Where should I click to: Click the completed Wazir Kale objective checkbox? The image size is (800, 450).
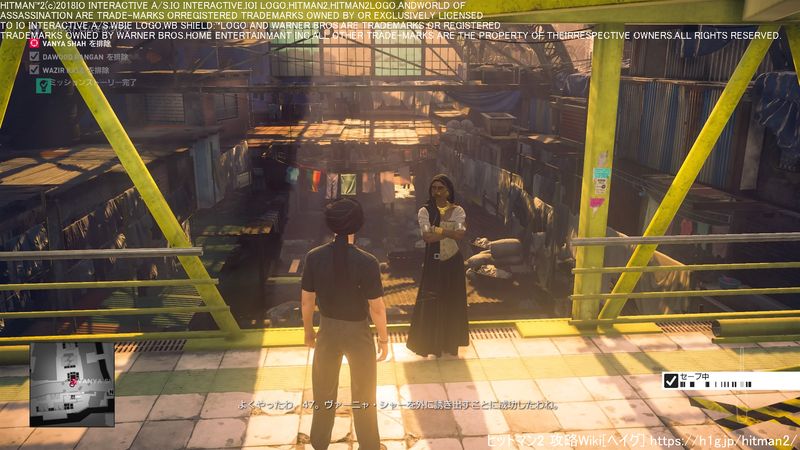coord(35,72)
